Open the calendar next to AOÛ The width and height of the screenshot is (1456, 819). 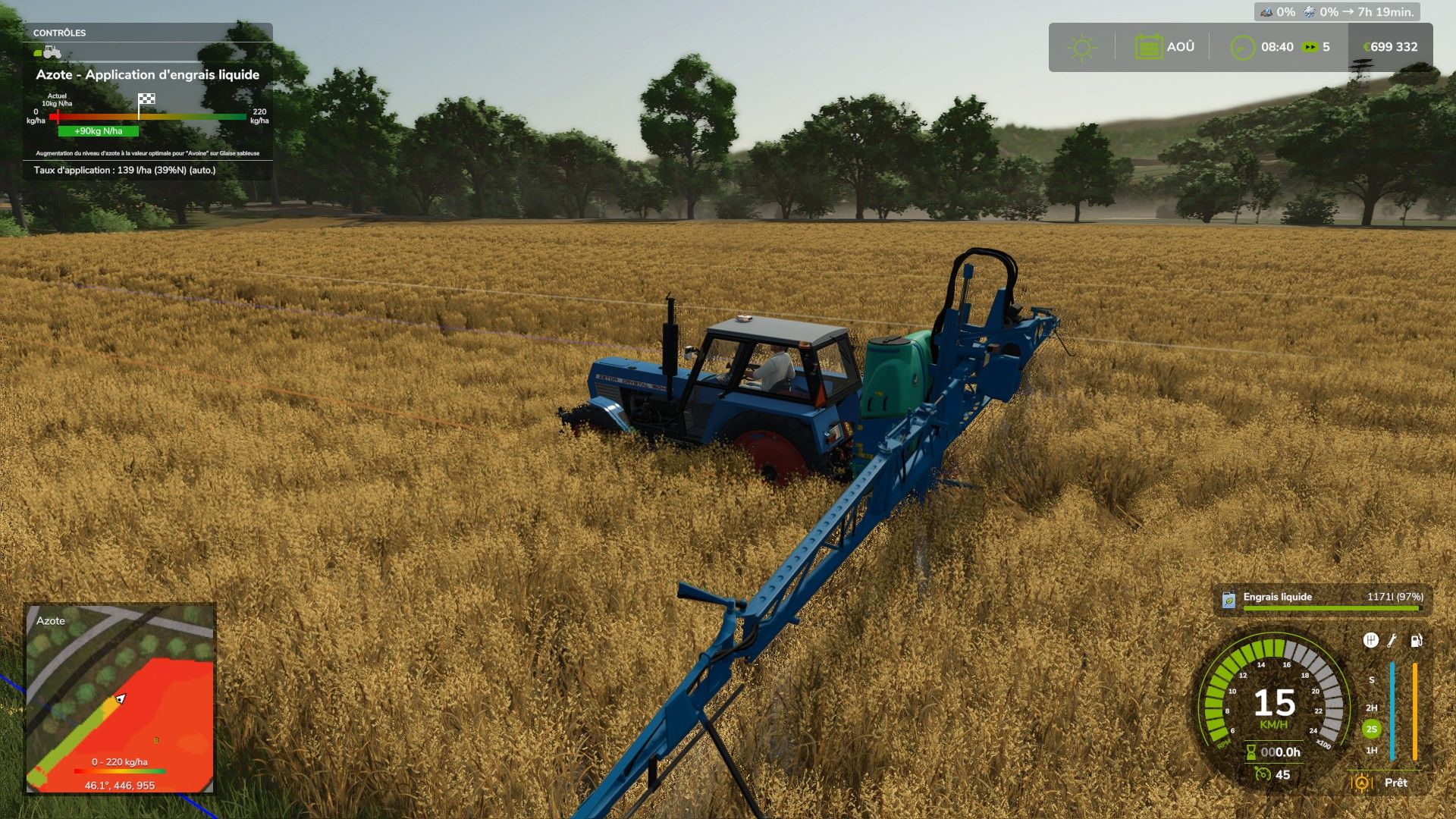[x=1149, y=46]
